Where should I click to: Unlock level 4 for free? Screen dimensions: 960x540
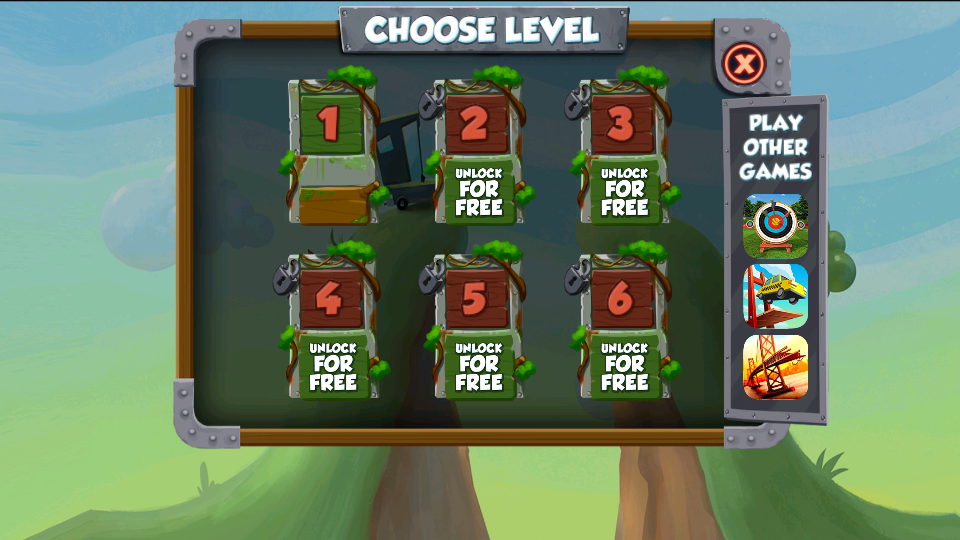(333, 367)
